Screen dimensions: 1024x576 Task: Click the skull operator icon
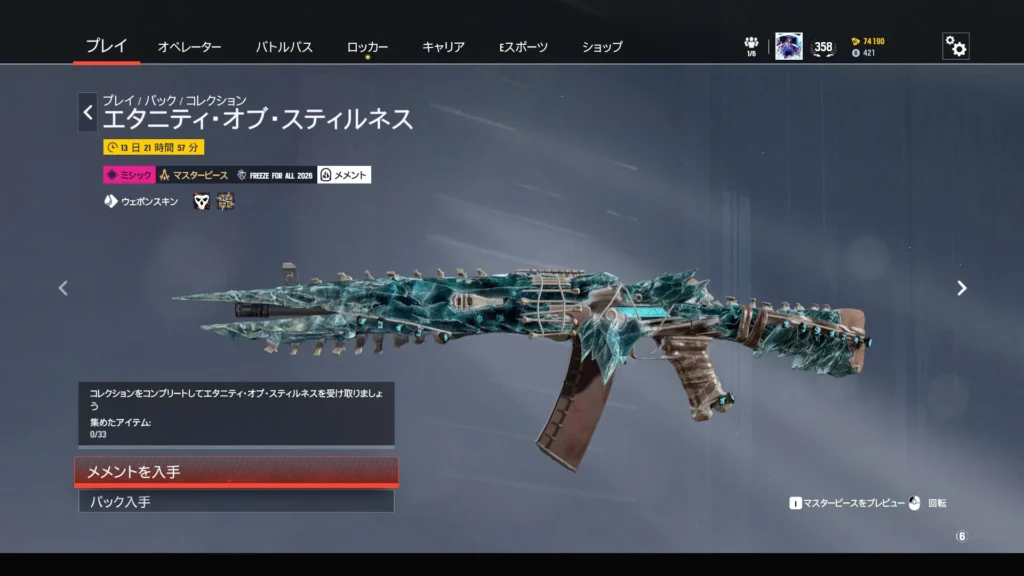coord(201,201)
